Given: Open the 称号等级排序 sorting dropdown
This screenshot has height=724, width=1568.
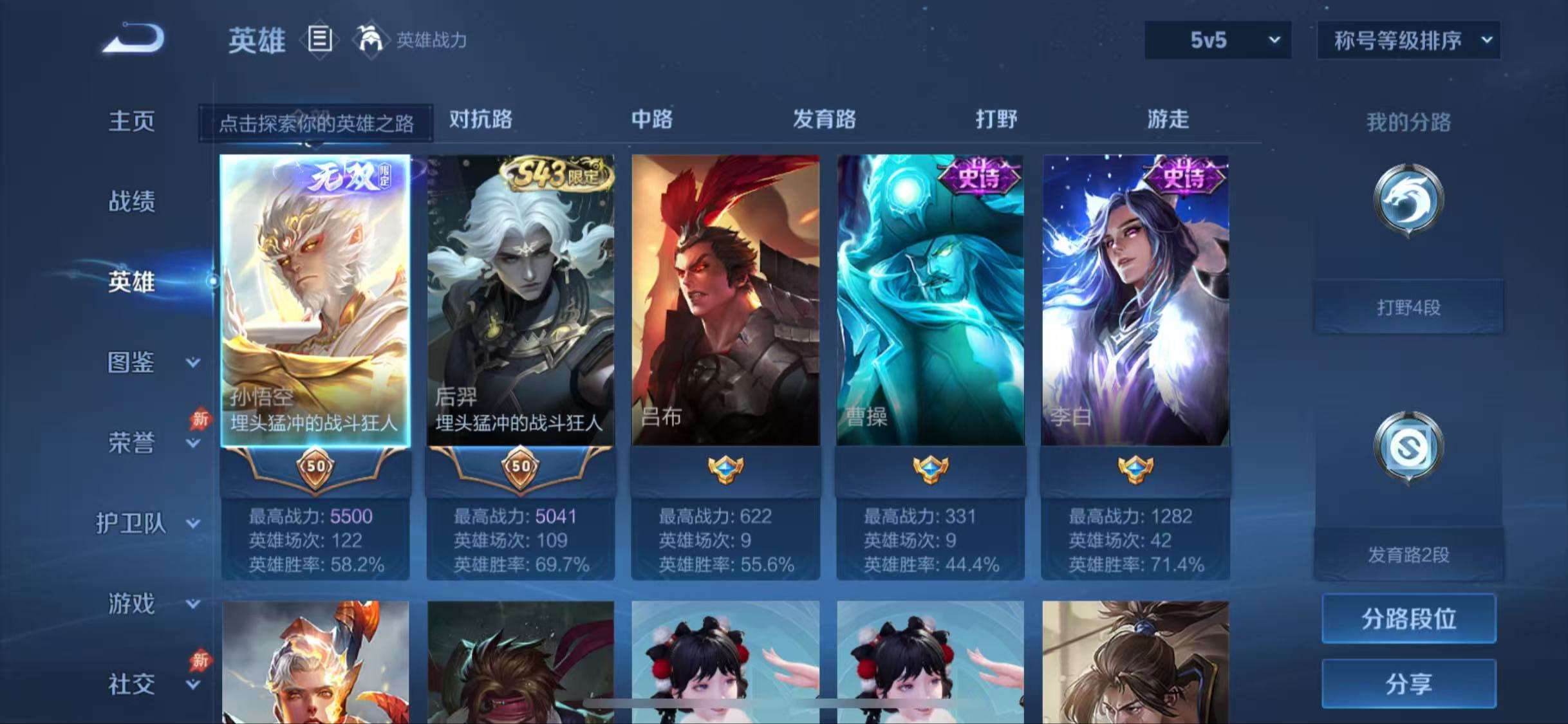Looking at the screenshot, I should (x=1408, y=40).
